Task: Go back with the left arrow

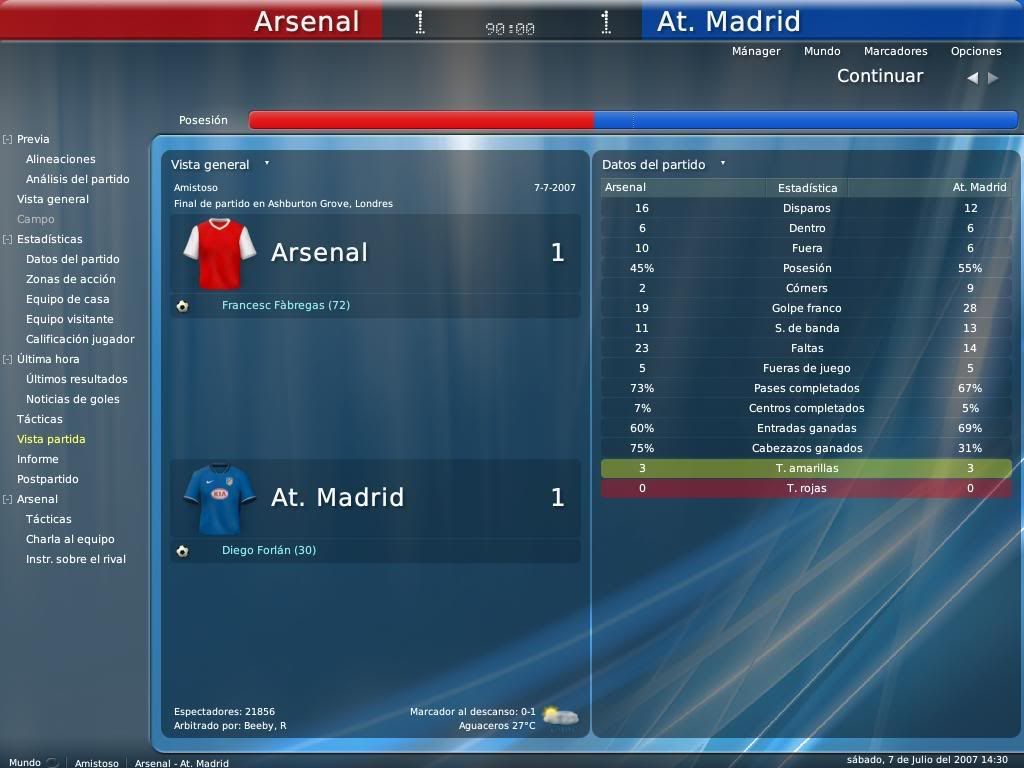Action: [x=972, y=77]
